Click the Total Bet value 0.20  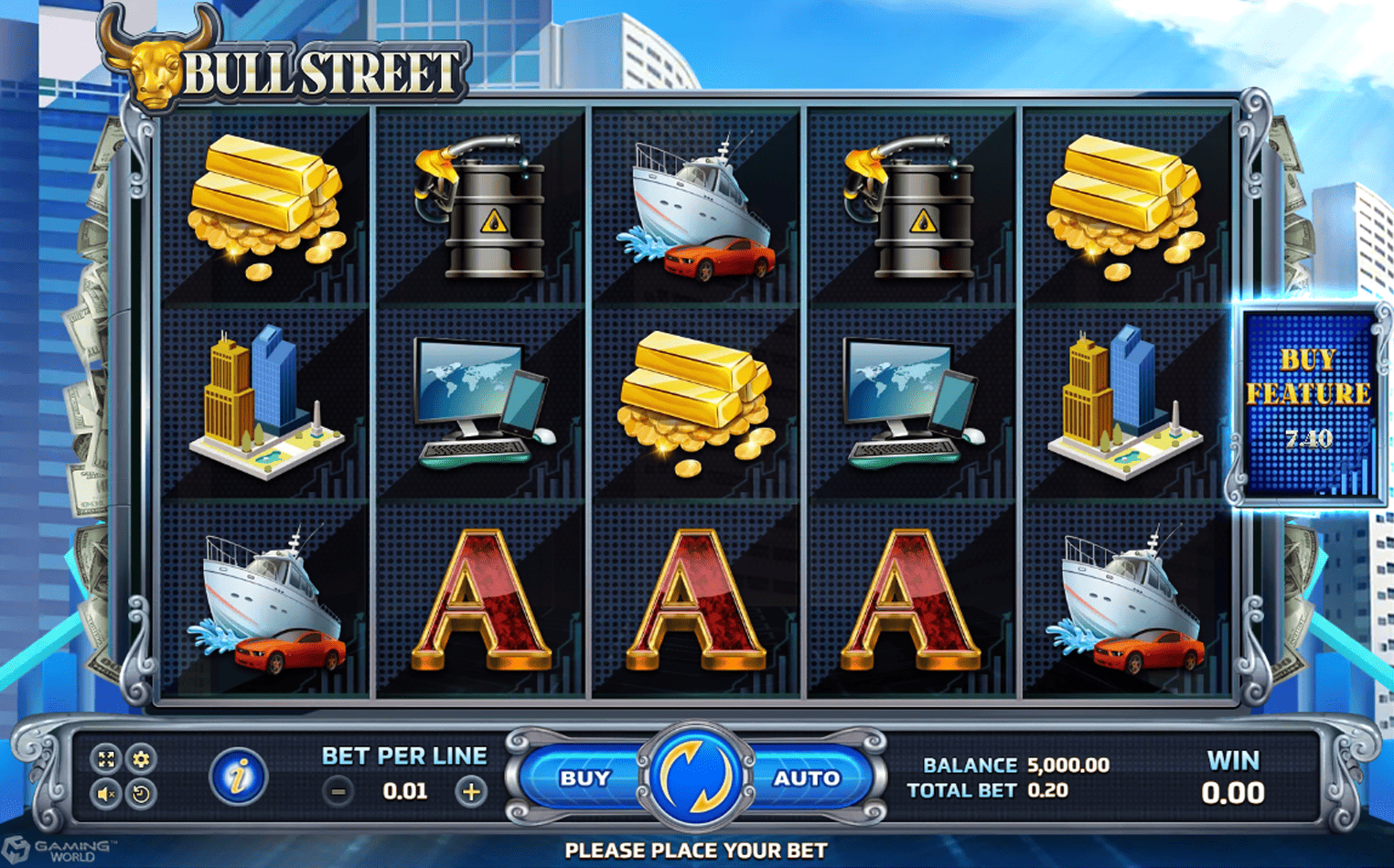point(1045,790)
